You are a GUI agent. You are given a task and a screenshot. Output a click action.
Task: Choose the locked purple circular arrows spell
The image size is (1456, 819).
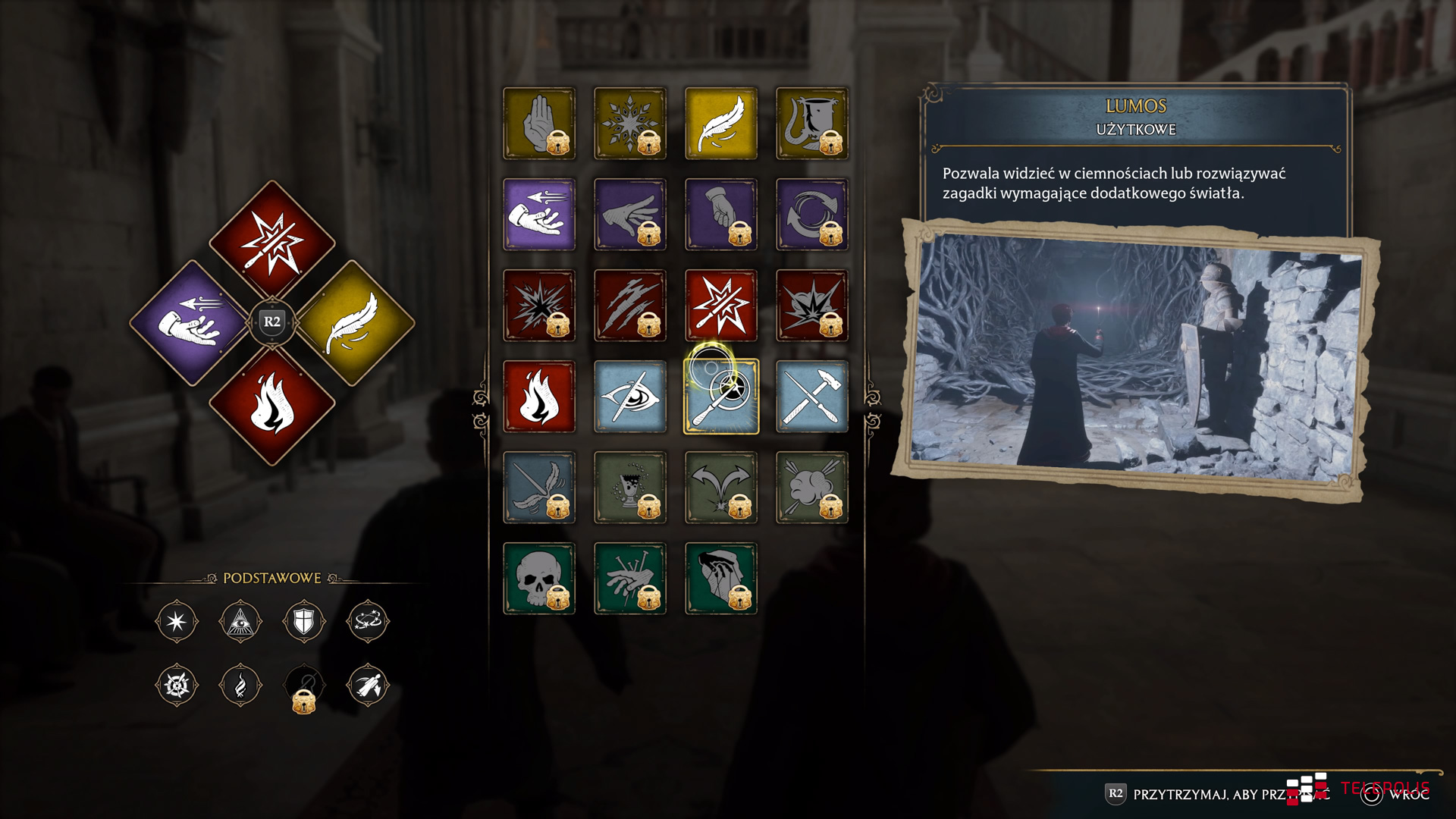[x=811, y=215]
